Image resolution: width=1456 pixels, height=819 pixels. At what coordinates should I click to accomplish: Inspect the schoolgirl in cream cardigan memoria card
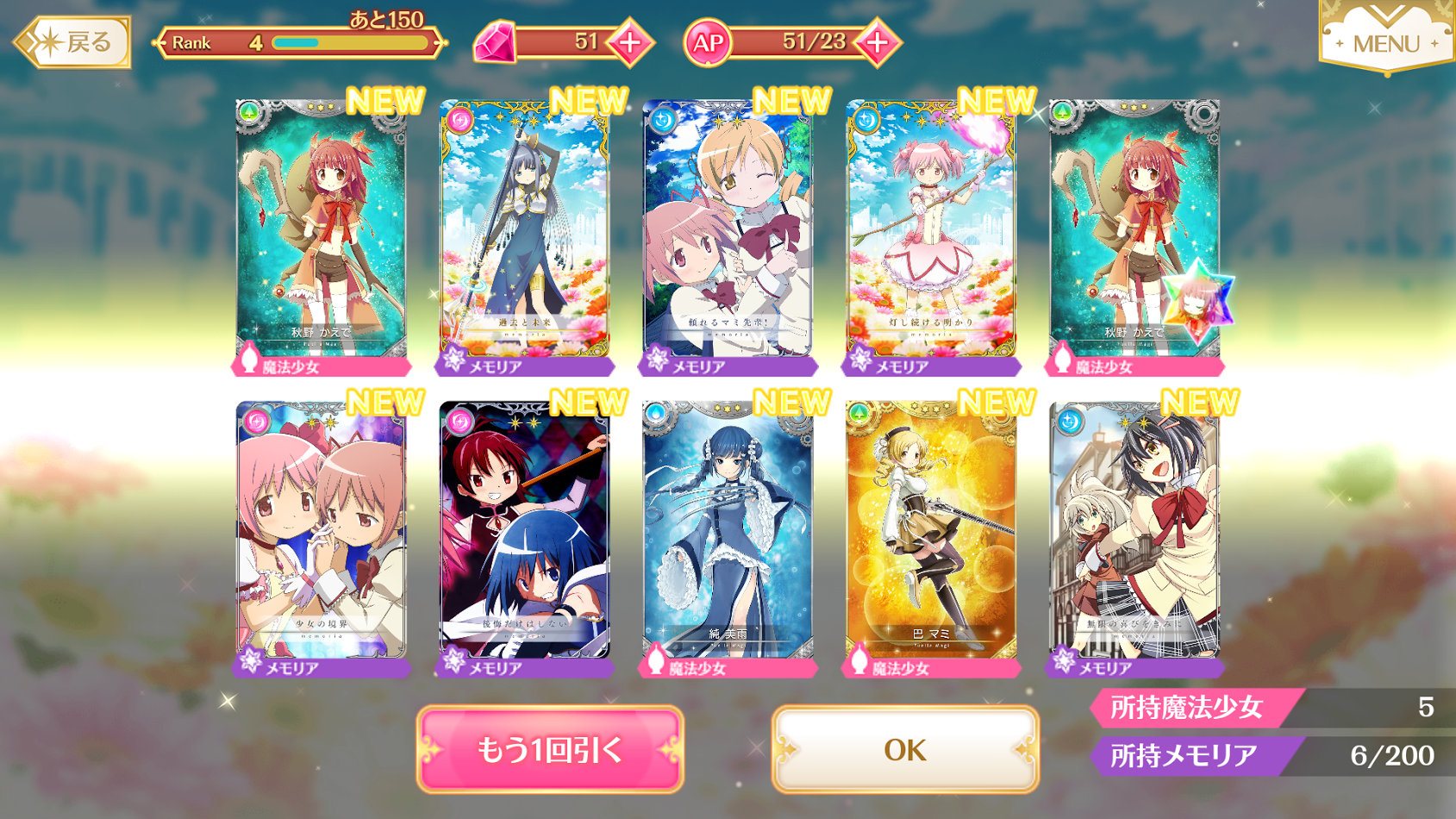click(1134, 535)
